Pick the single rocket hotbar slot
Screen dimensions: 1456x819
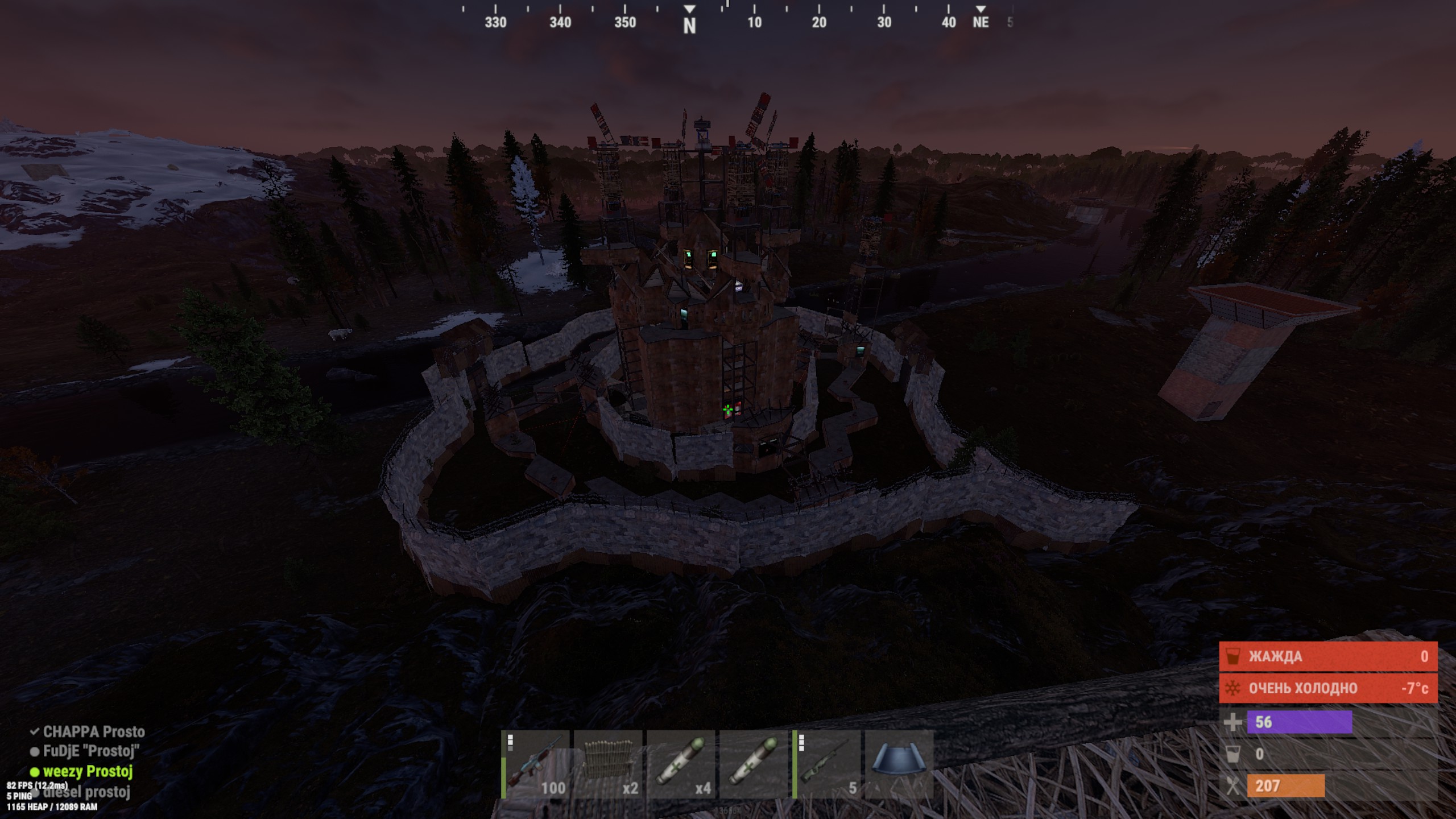tap(754, 764)
